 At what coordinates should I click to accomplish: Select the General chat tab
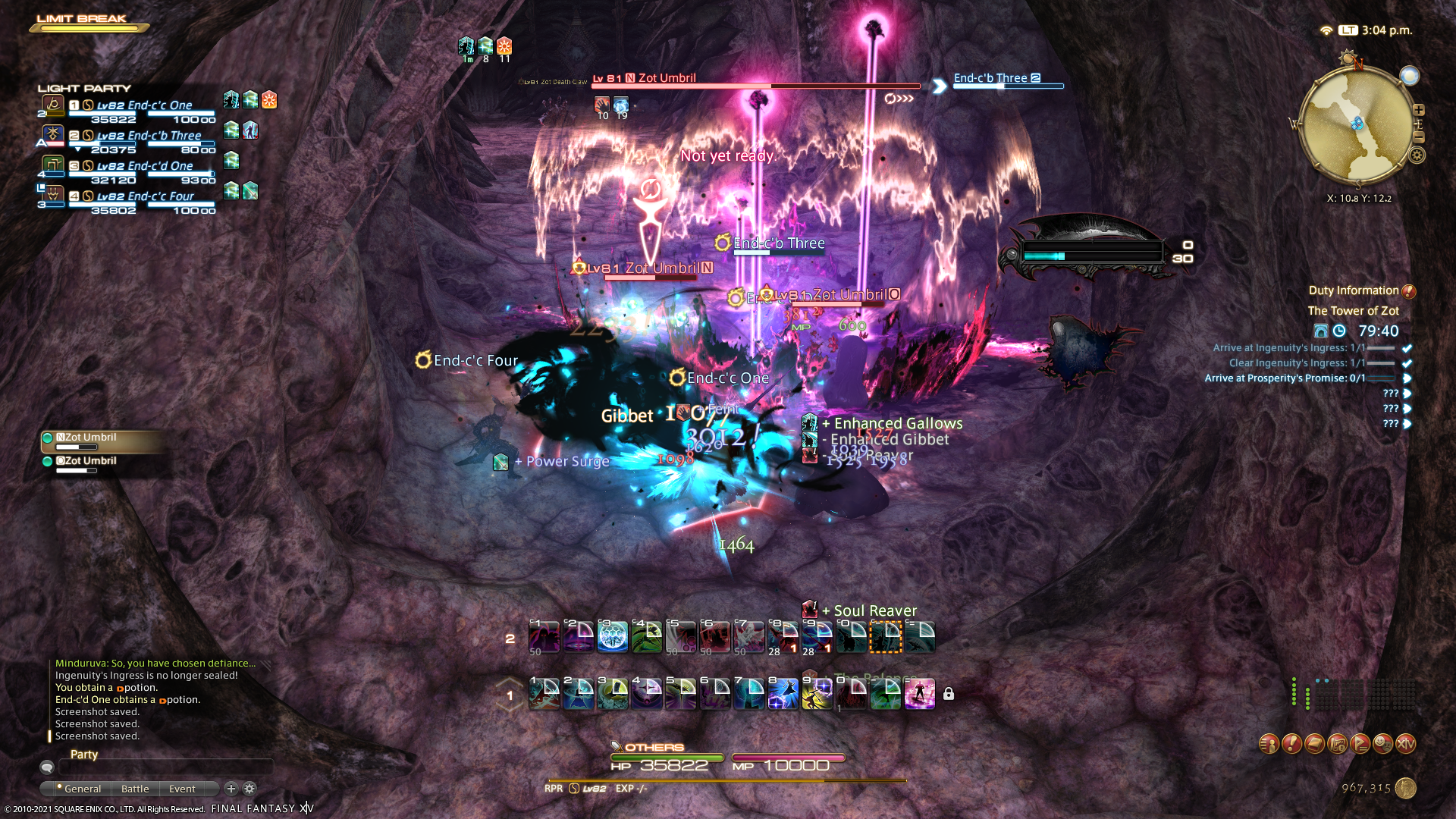(82, 789)
